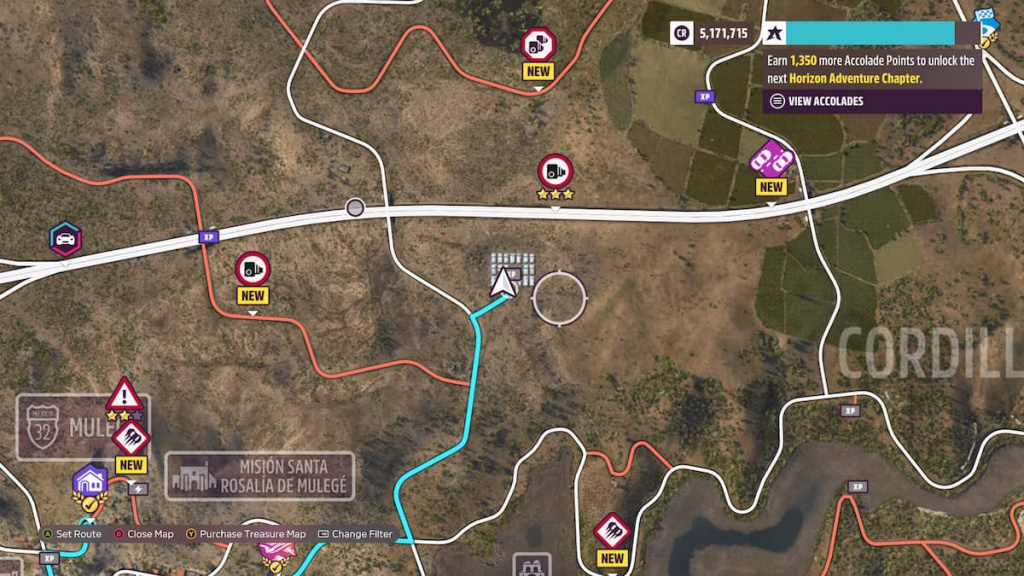The height and width of the screenshot is (576, 1024).
Task: Click the grey circle marker on the highway
Action: click(x=355, y=208)
